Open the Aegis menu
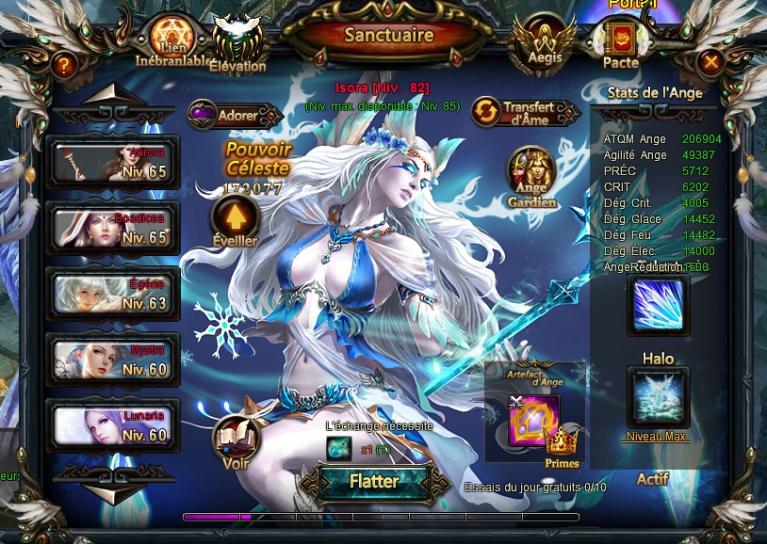767x544 pixels. click(x=544, y=42)
